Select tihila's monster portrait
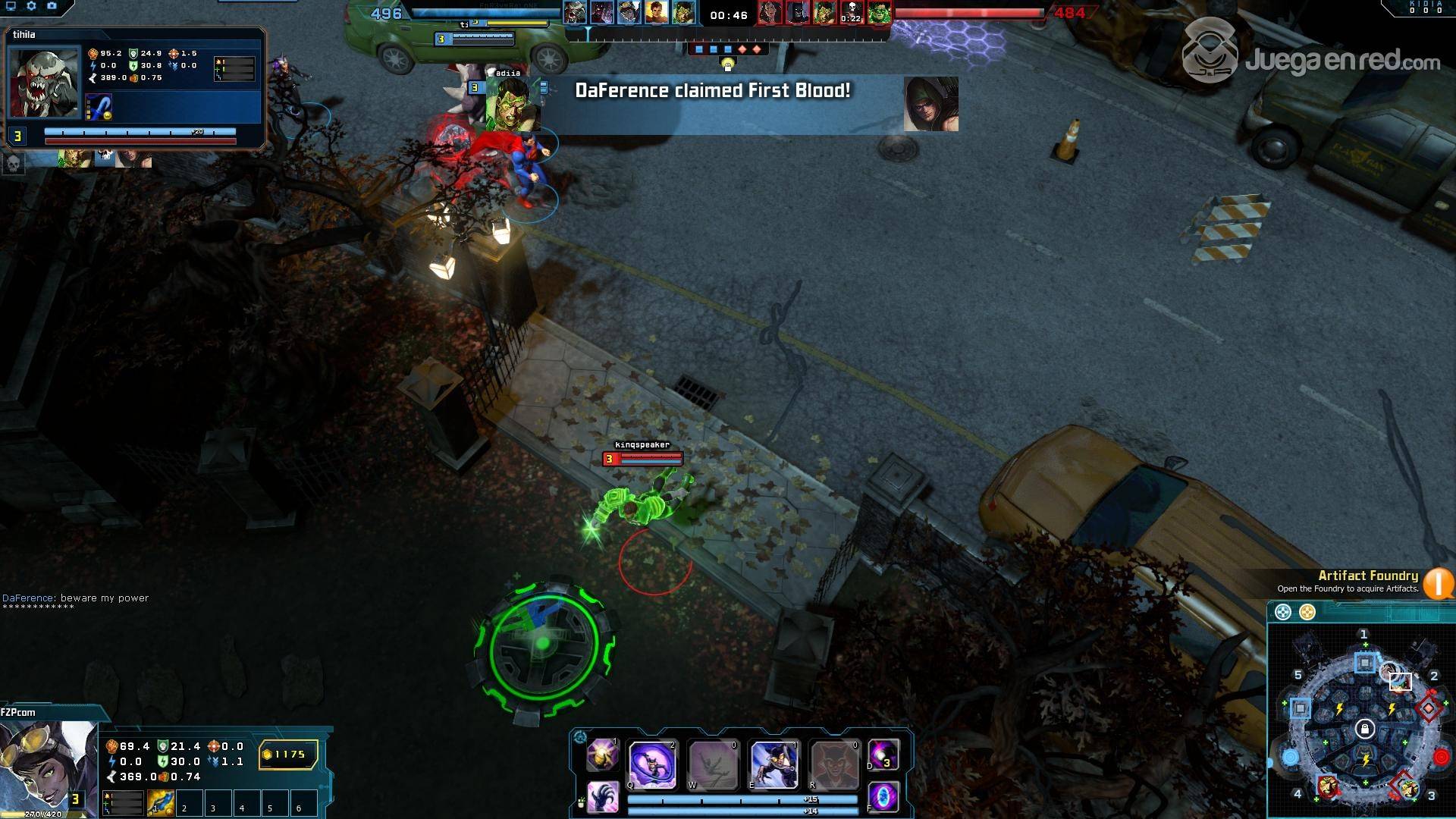Screen dimensions: 1456x819 44,83
